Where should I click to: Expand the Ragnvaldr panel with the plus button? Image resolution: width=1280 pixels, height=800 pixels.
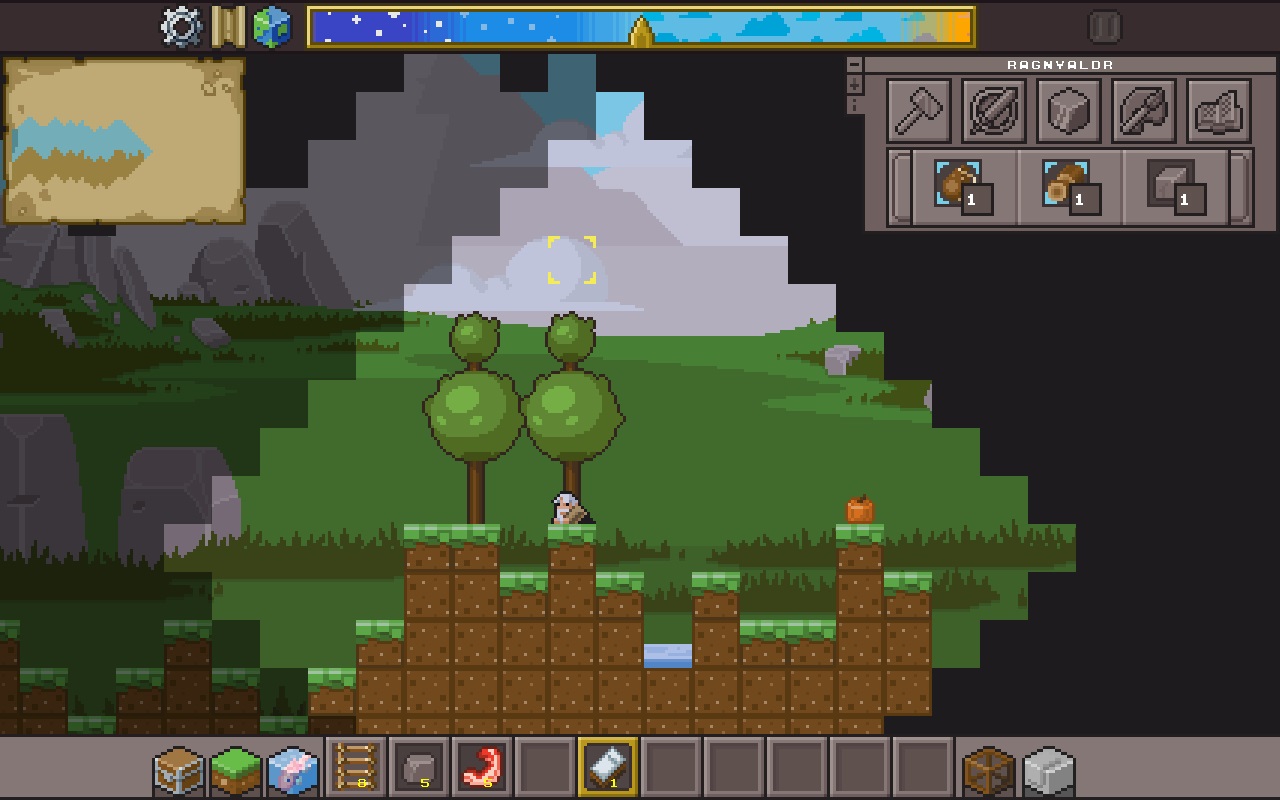pyautogui.click(x=854, y=84)
